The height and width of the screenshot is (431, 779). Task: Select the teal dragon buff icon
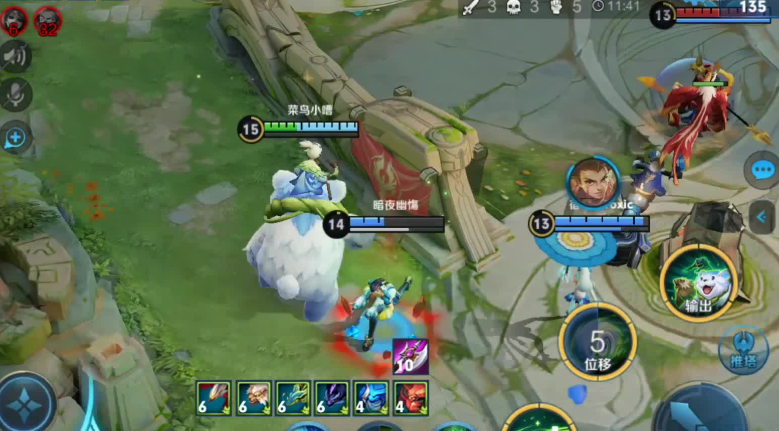[293, 397]
